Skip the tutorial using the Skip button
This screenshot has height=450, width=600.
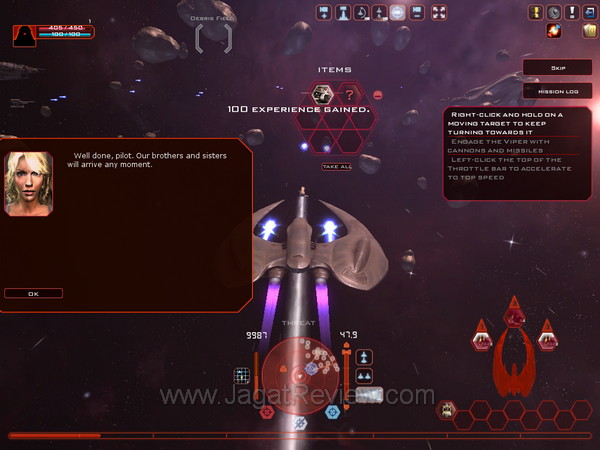coord(558,68)
